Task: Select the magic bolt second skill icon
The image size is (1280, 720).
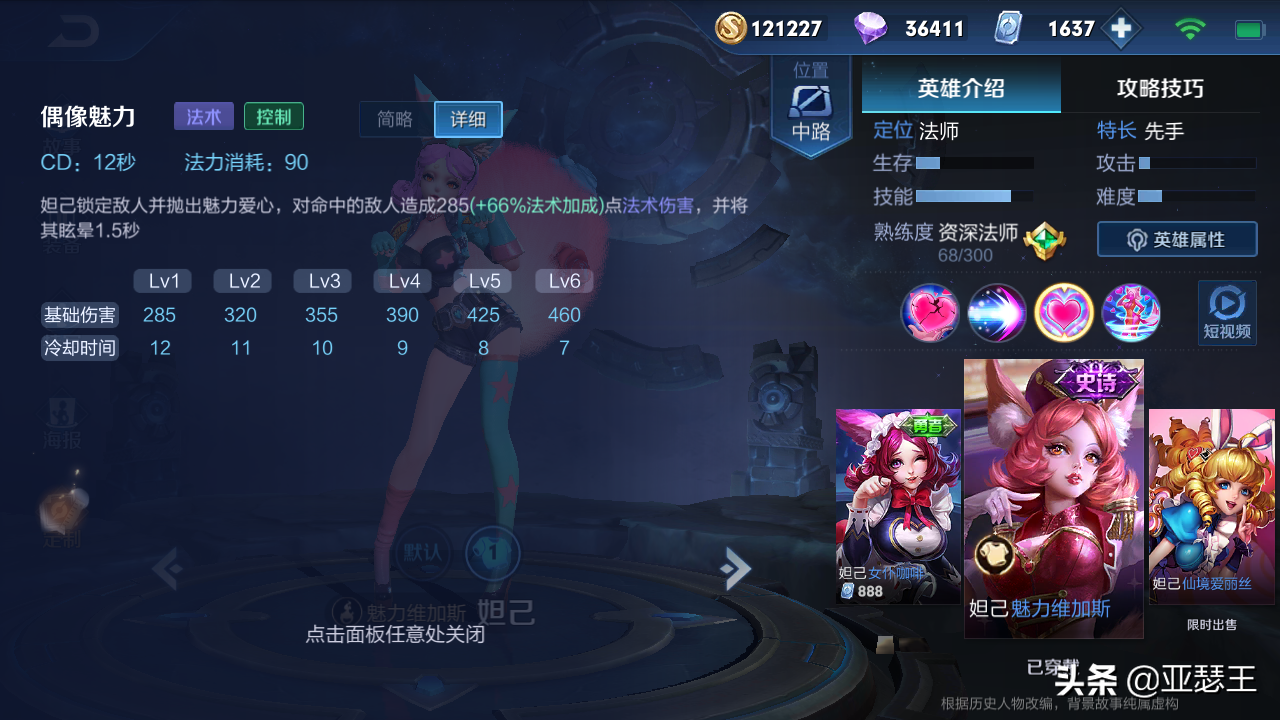Action: pyautogui.click(x=997, y=313)
